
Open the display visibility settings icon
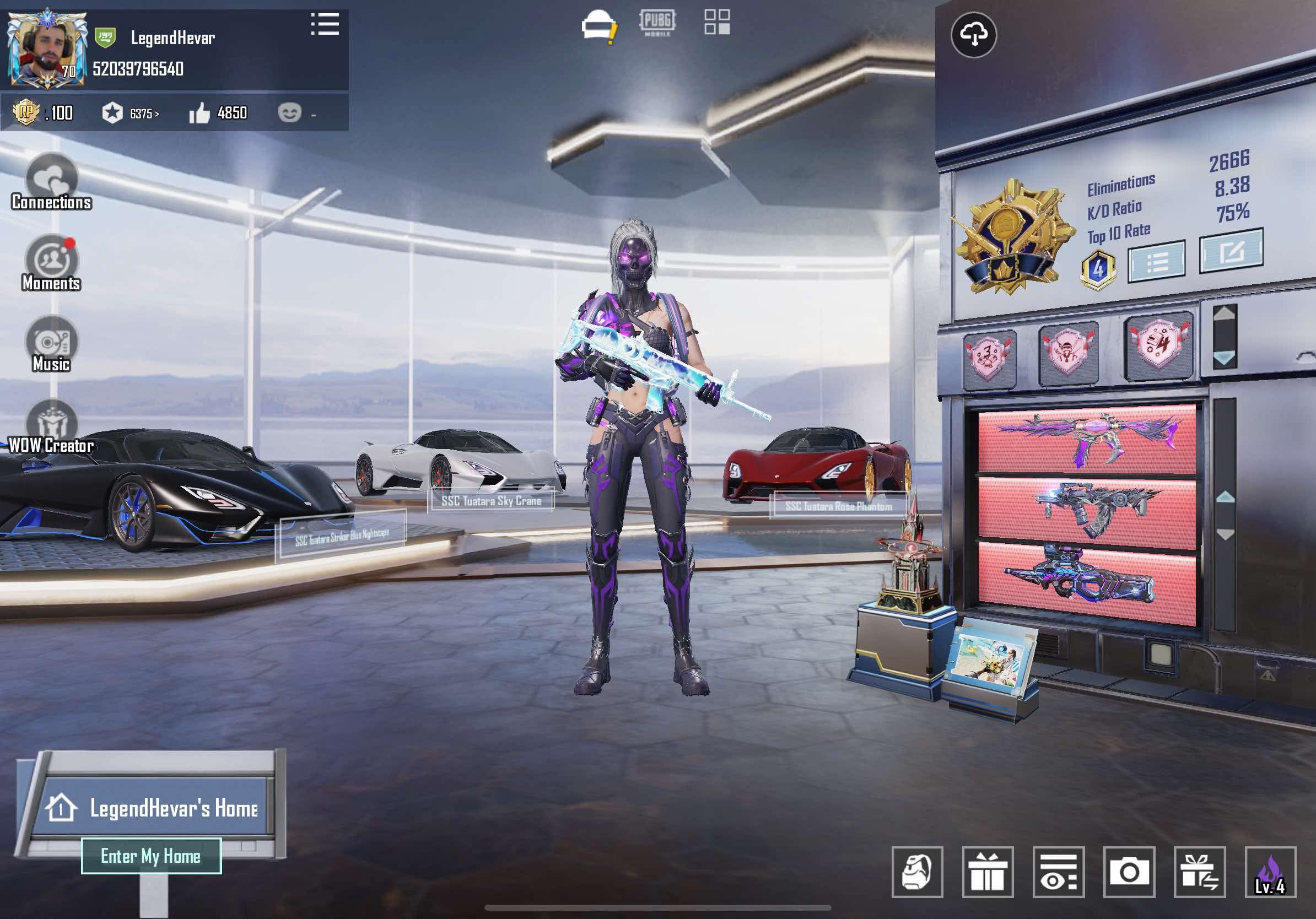point(1058,872)
